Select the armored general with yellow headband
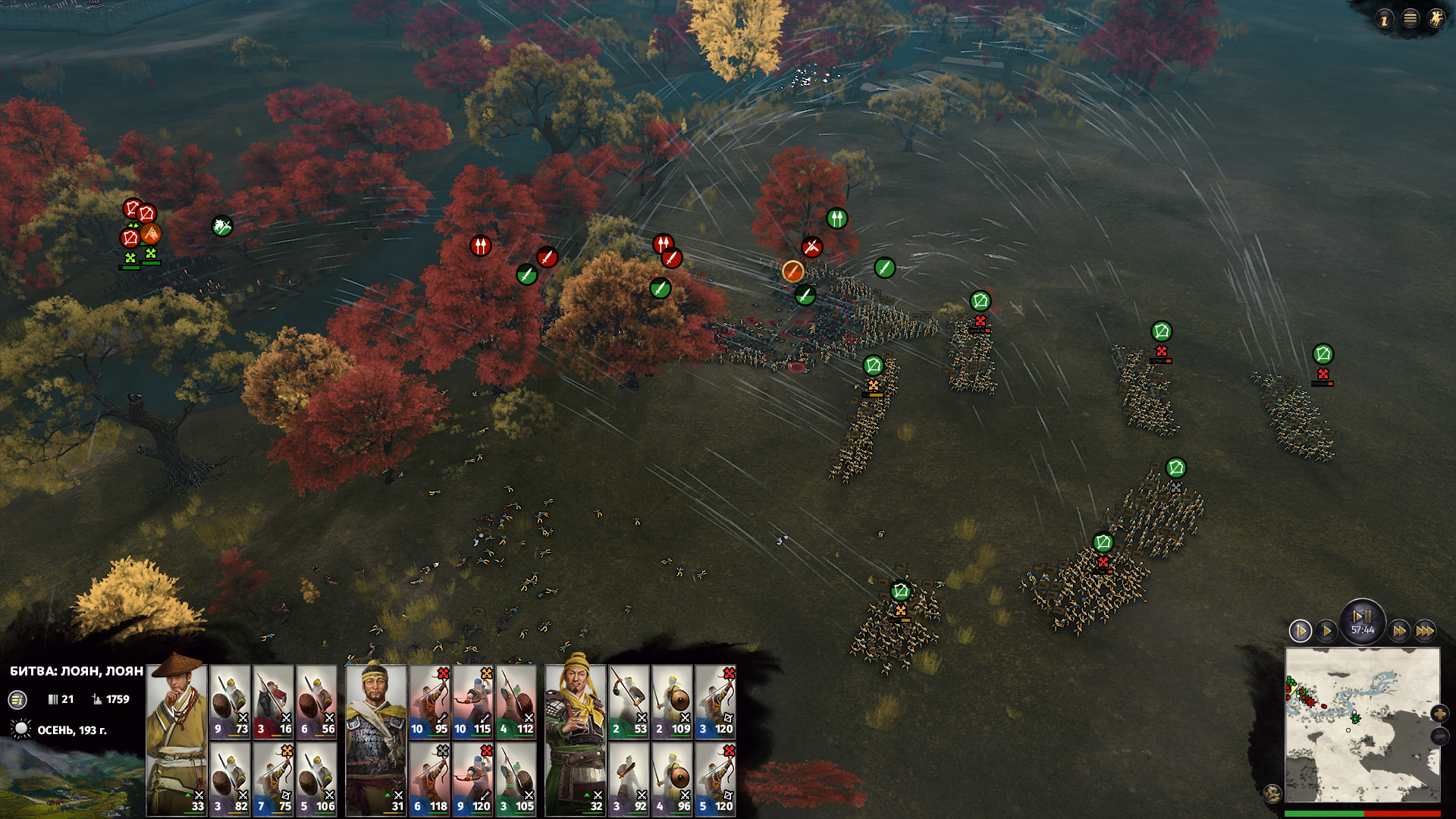This screenshot has height=819, width=1456. (x=375, y=739)
